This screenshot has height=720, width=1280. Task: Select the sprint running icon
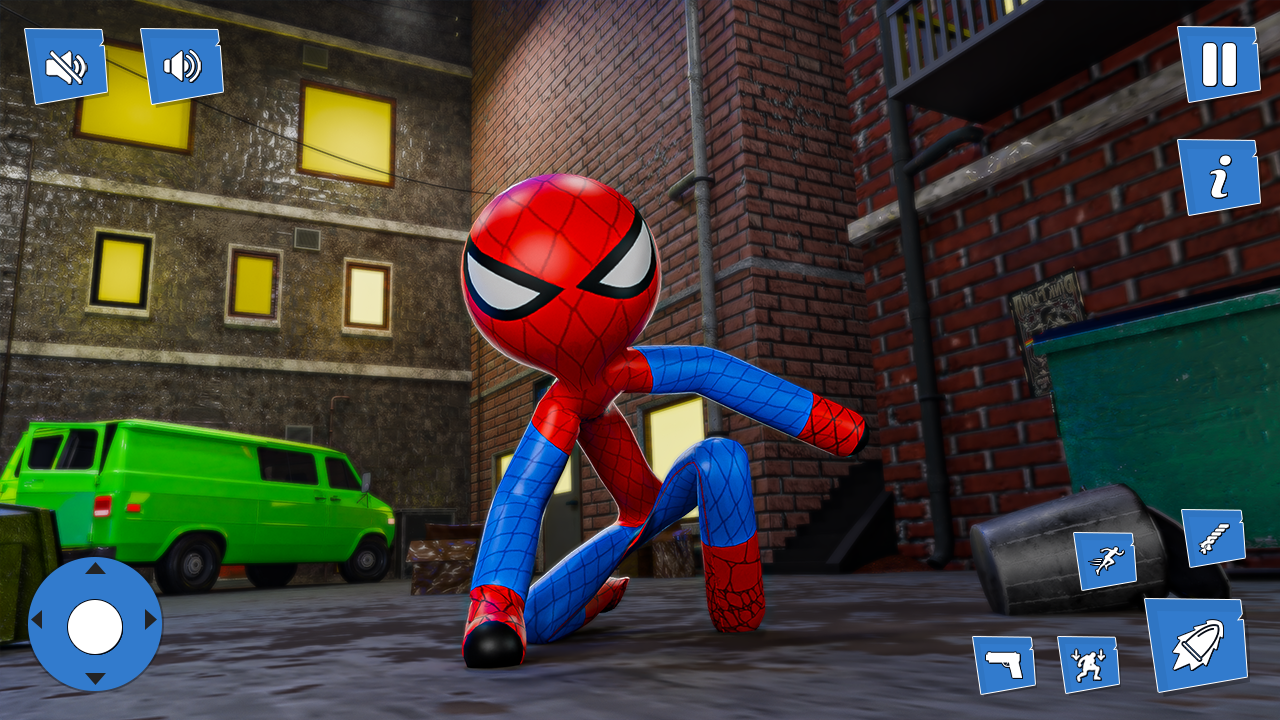pyautogui.click(x=1106, y=560)
